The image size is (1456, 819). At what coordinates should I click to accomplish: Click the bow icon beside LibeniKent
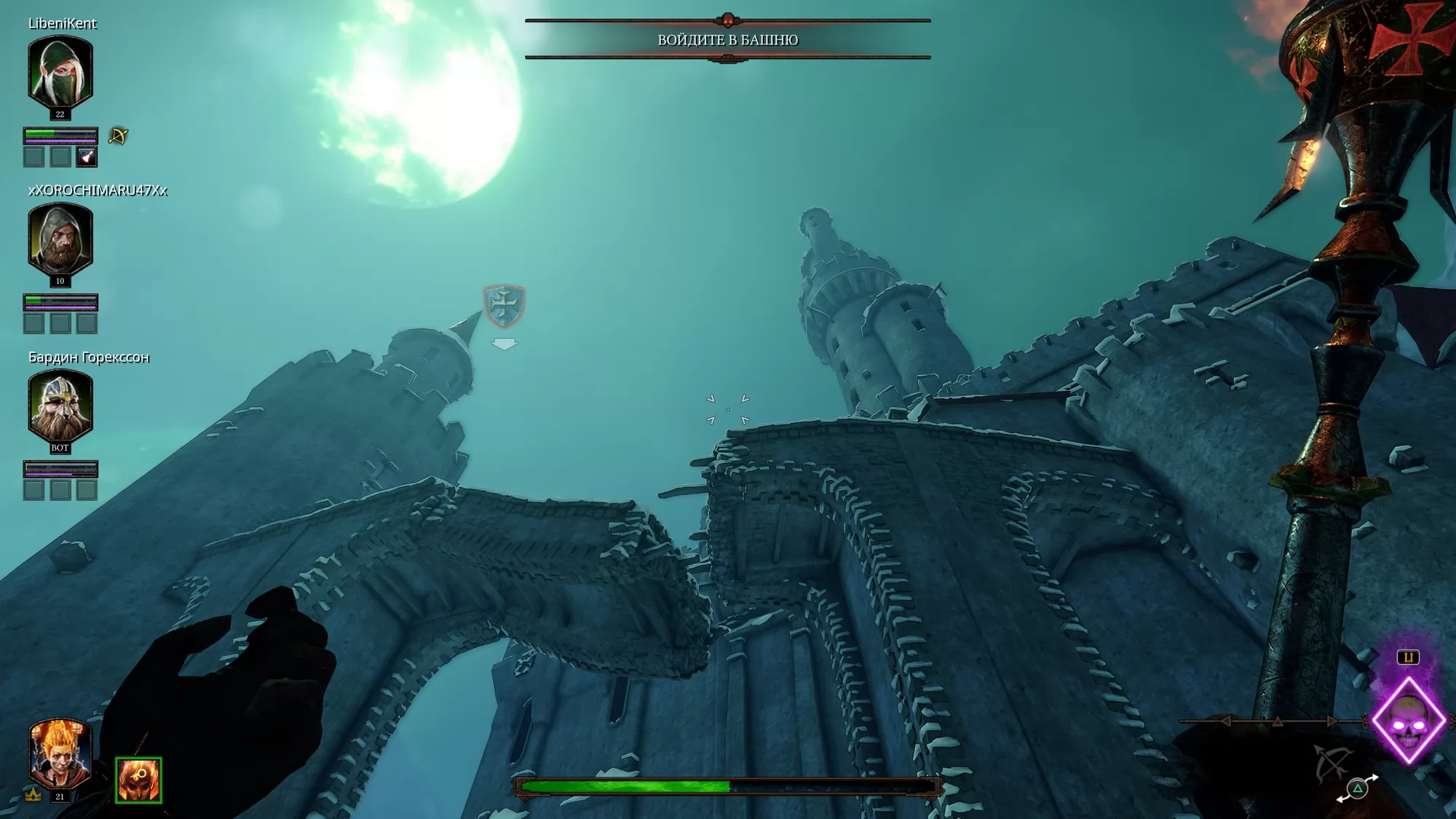coord(118,136)
